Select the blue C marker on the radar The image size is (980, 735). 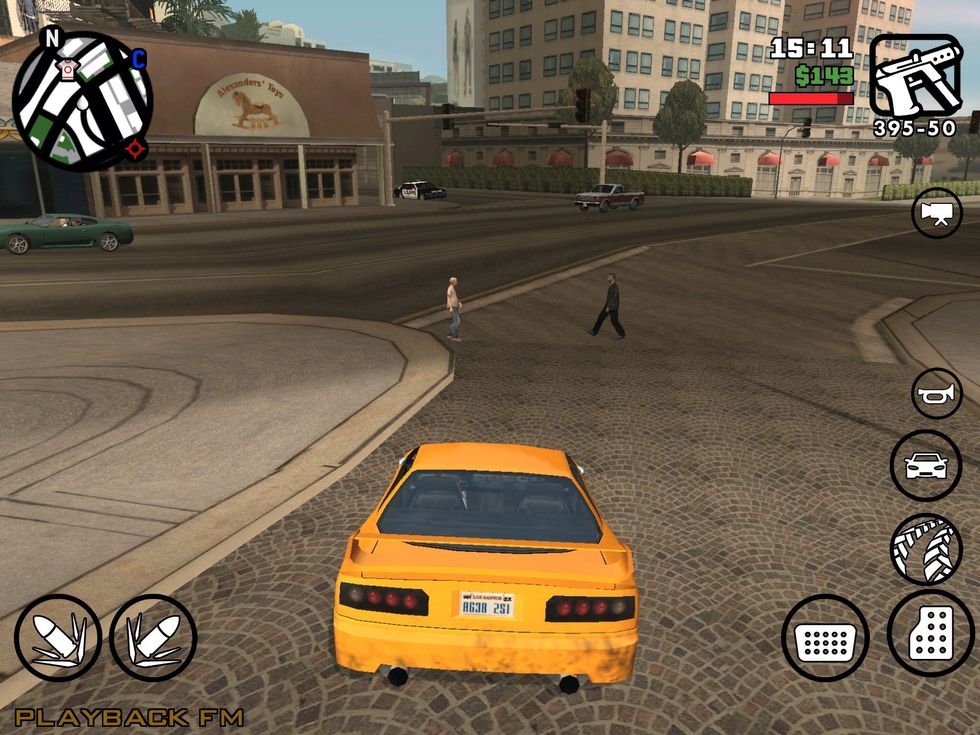point(138,60)
